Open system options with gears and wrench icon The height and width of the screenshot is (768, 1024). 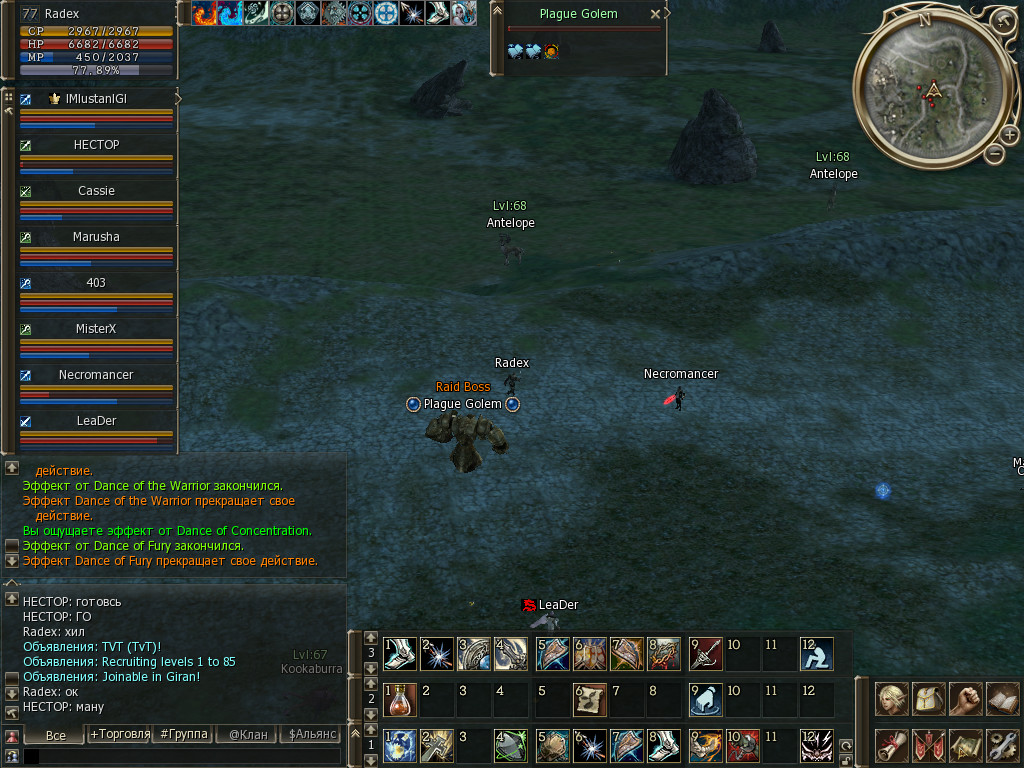(1002, 745)
